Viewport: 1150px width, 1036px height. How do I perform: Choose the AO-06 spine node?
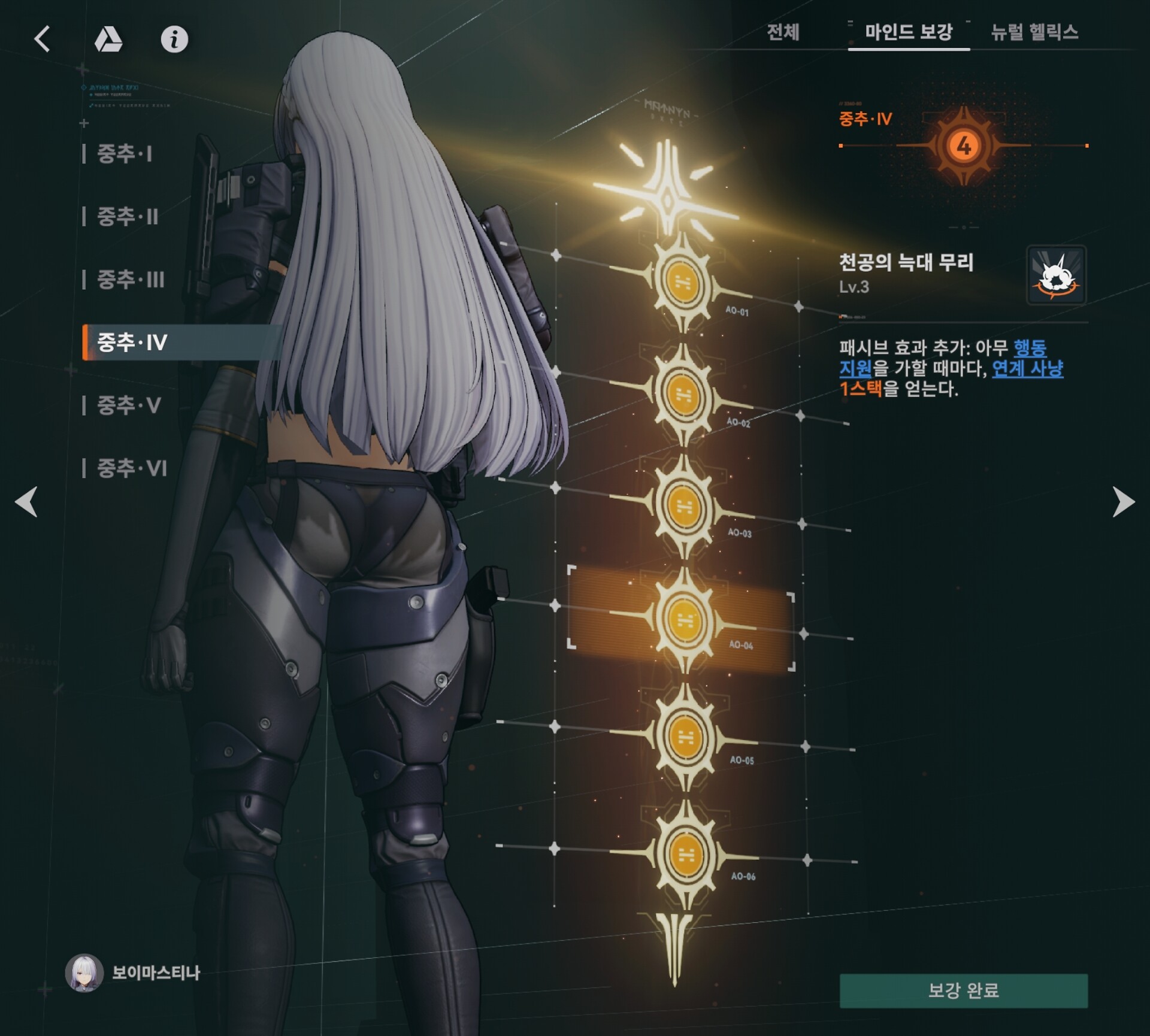[x=686, y=855]
